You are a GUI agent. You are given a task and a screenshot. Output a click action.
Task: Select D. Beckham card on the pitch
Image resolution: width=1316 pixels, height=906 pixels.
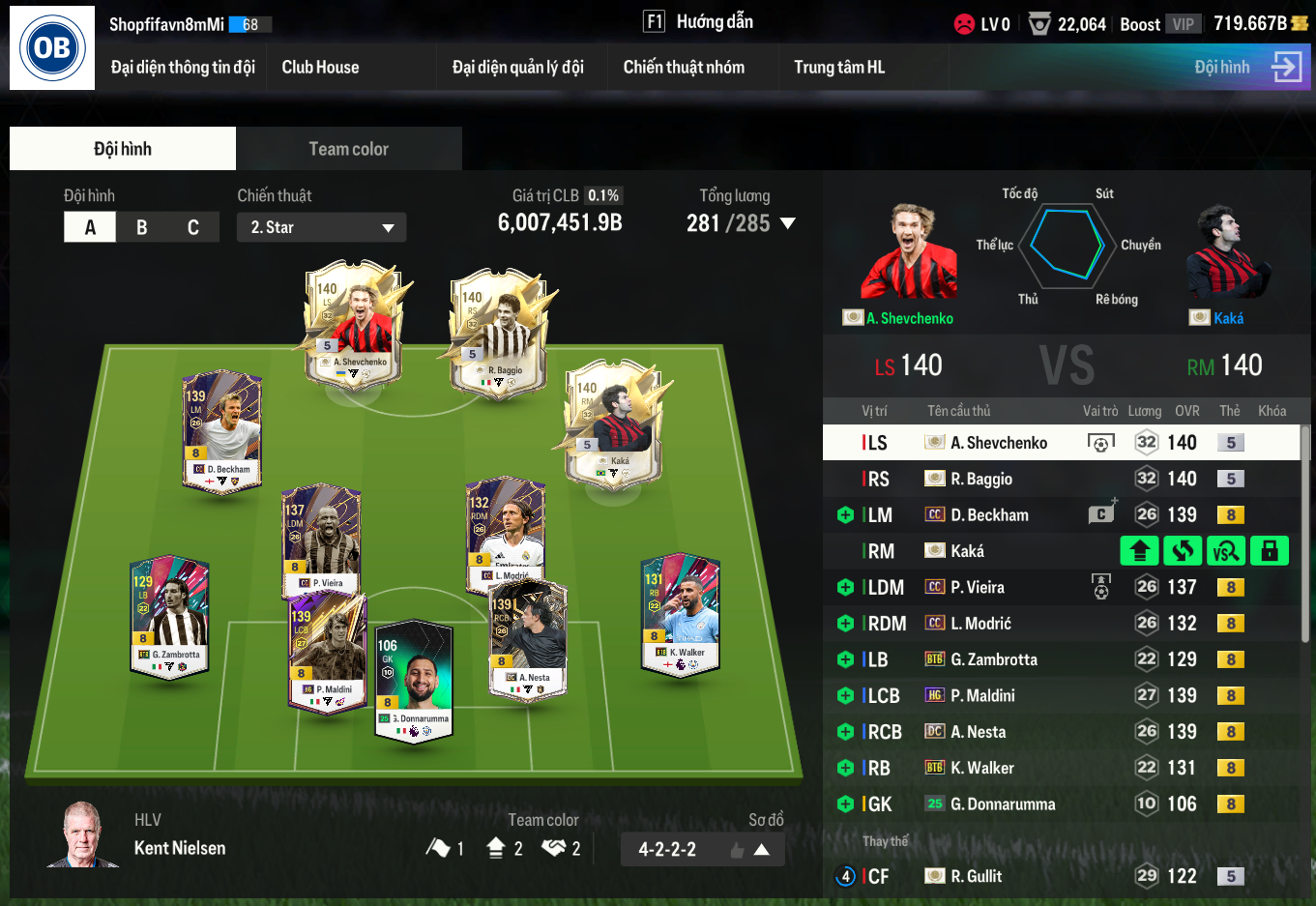[222, 430]
